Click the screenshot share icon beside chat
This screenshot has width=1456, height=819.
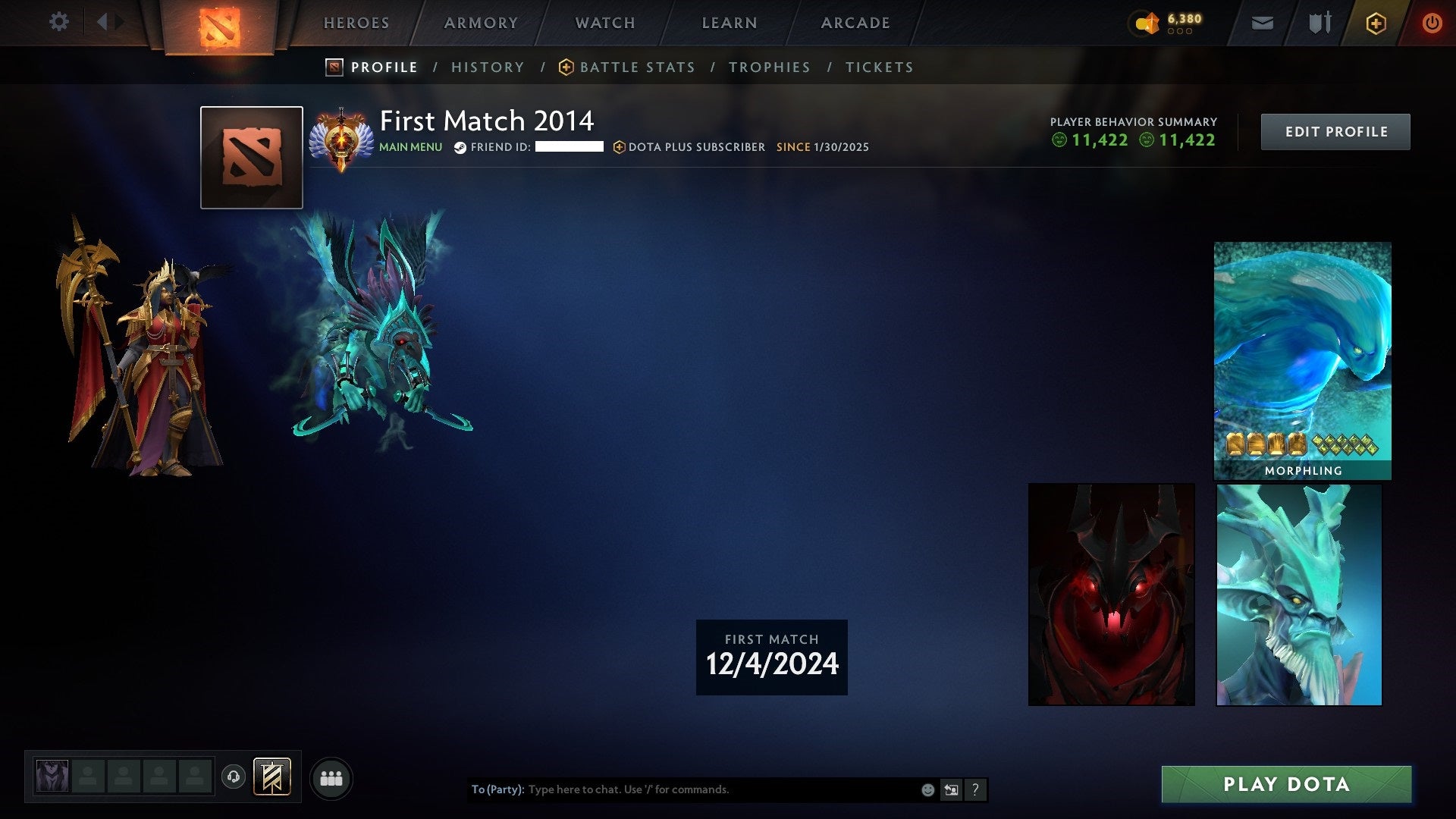tap(951, 789)
